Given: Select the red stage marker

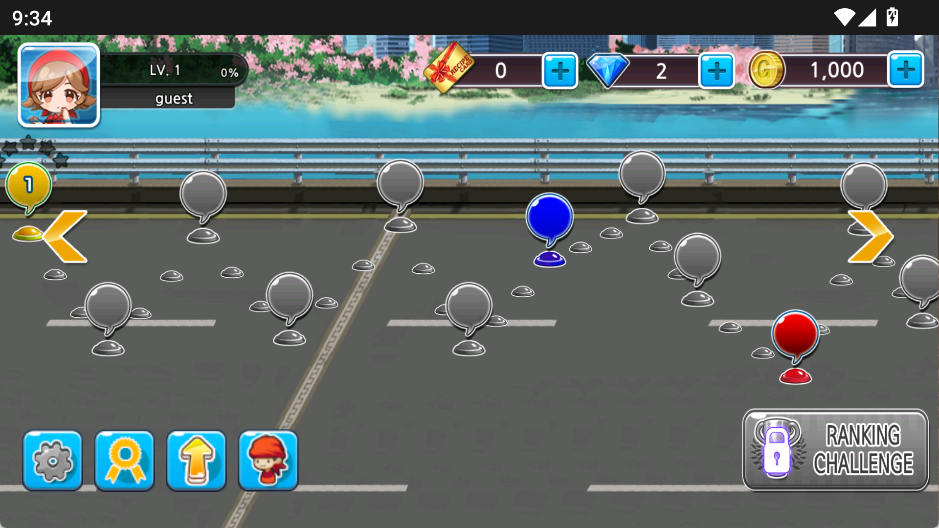Looking at the screenshot, I should [795, 336].
